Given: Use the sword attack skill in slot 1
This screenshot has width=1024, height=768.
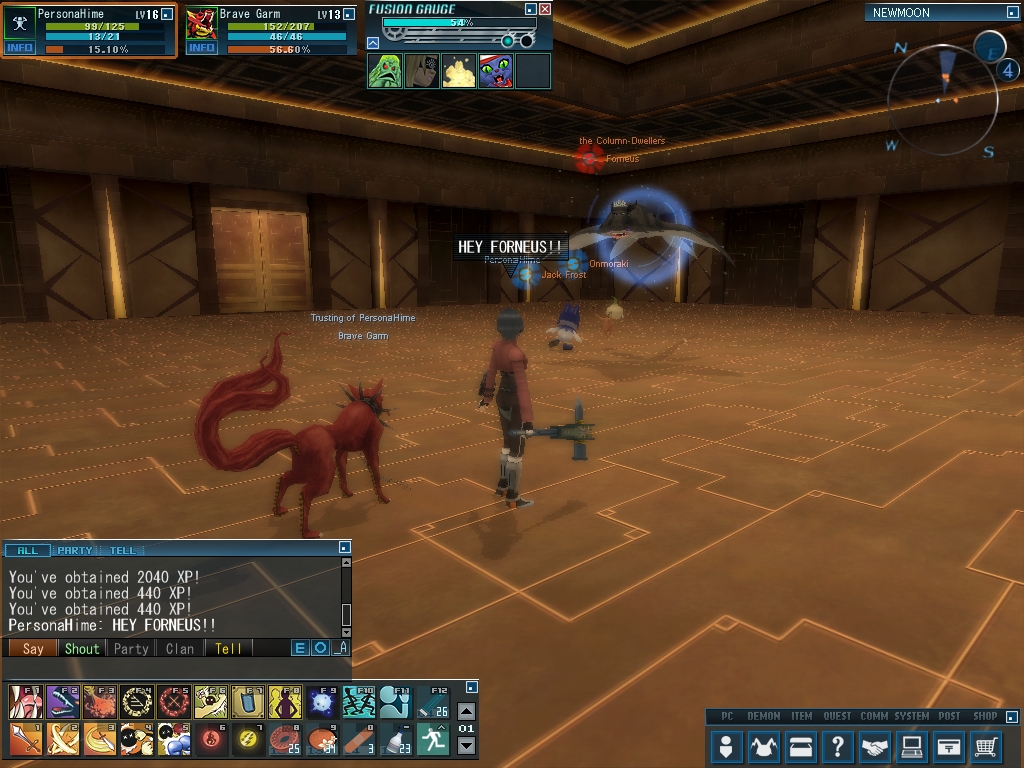Looking at the screenshot, I should pos(26,739).
